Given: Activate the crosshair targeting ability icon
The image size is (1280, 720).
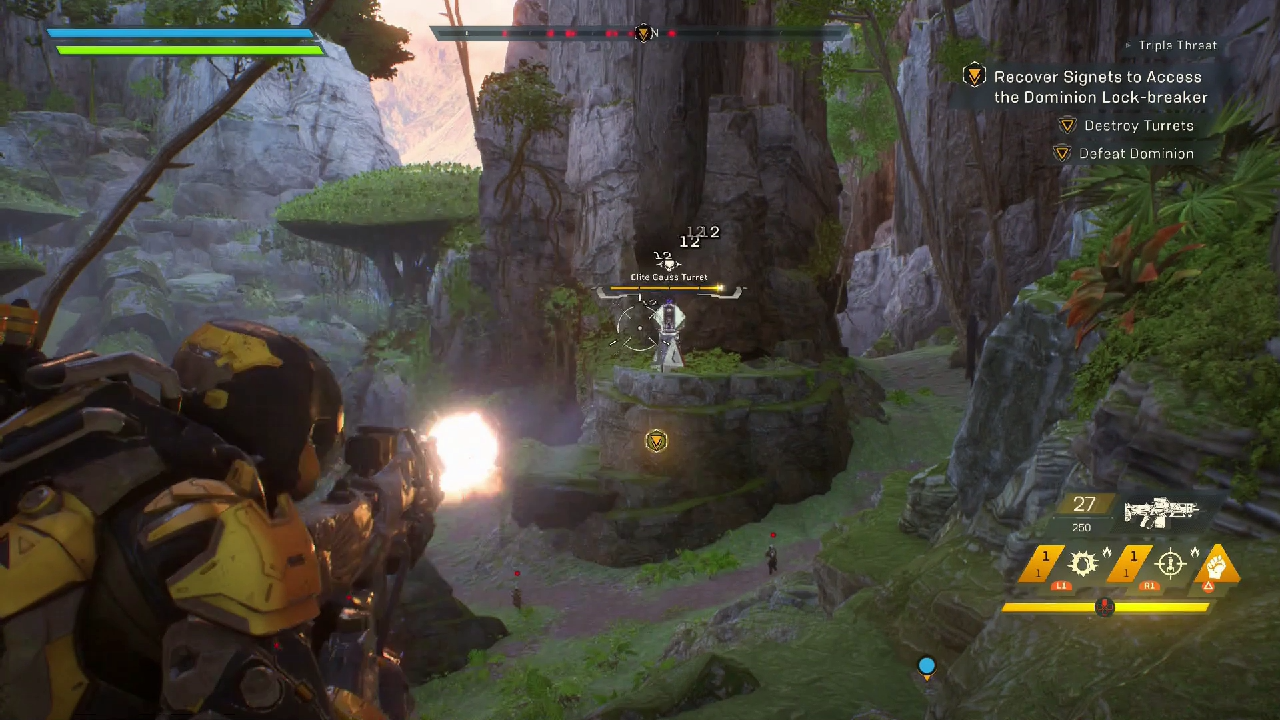Looking at the screenshot, I should click(1171, 565).
